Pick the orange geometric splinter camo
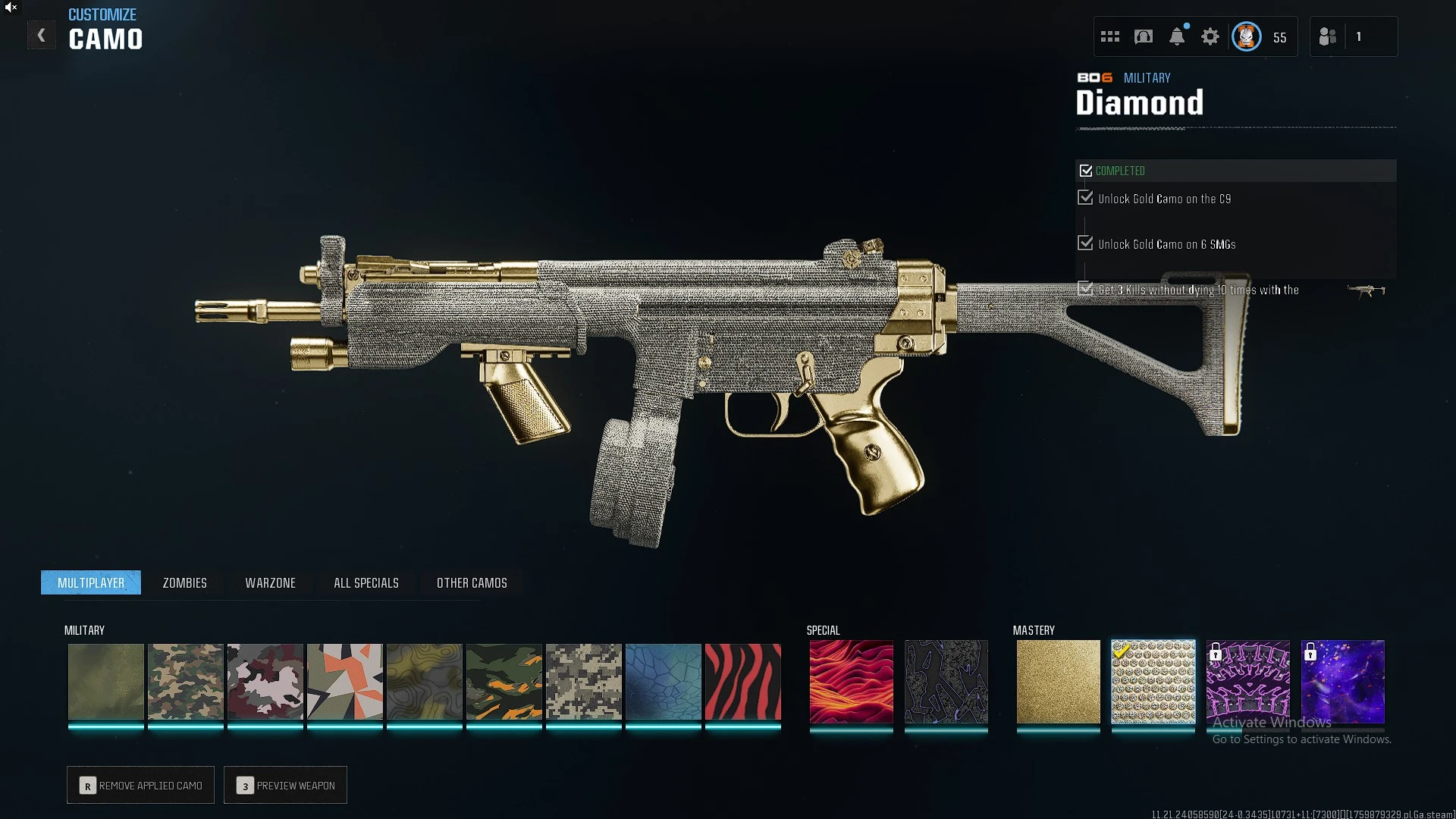The image size is (1456, 819). [x=344, y=681]
